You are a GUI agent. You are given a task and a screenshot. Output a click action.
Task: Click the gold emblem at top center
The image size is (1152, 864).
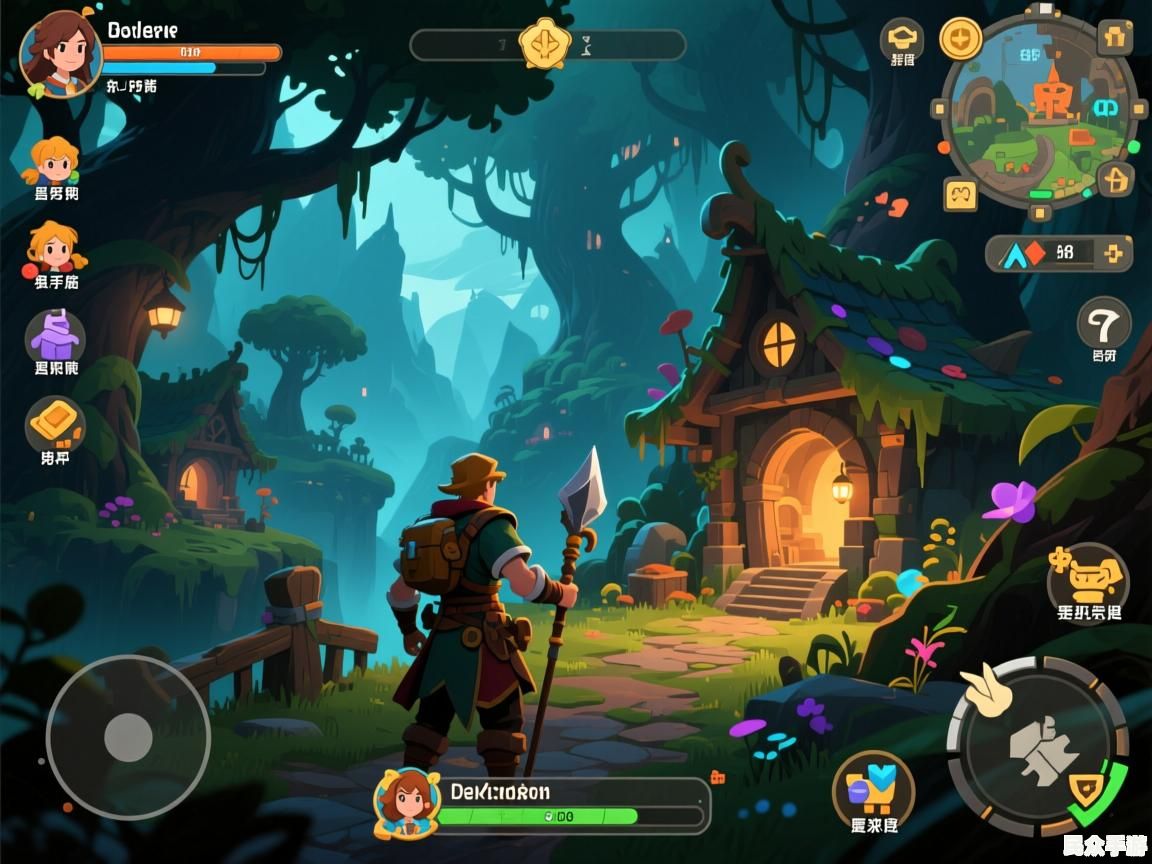click(545, 44)
